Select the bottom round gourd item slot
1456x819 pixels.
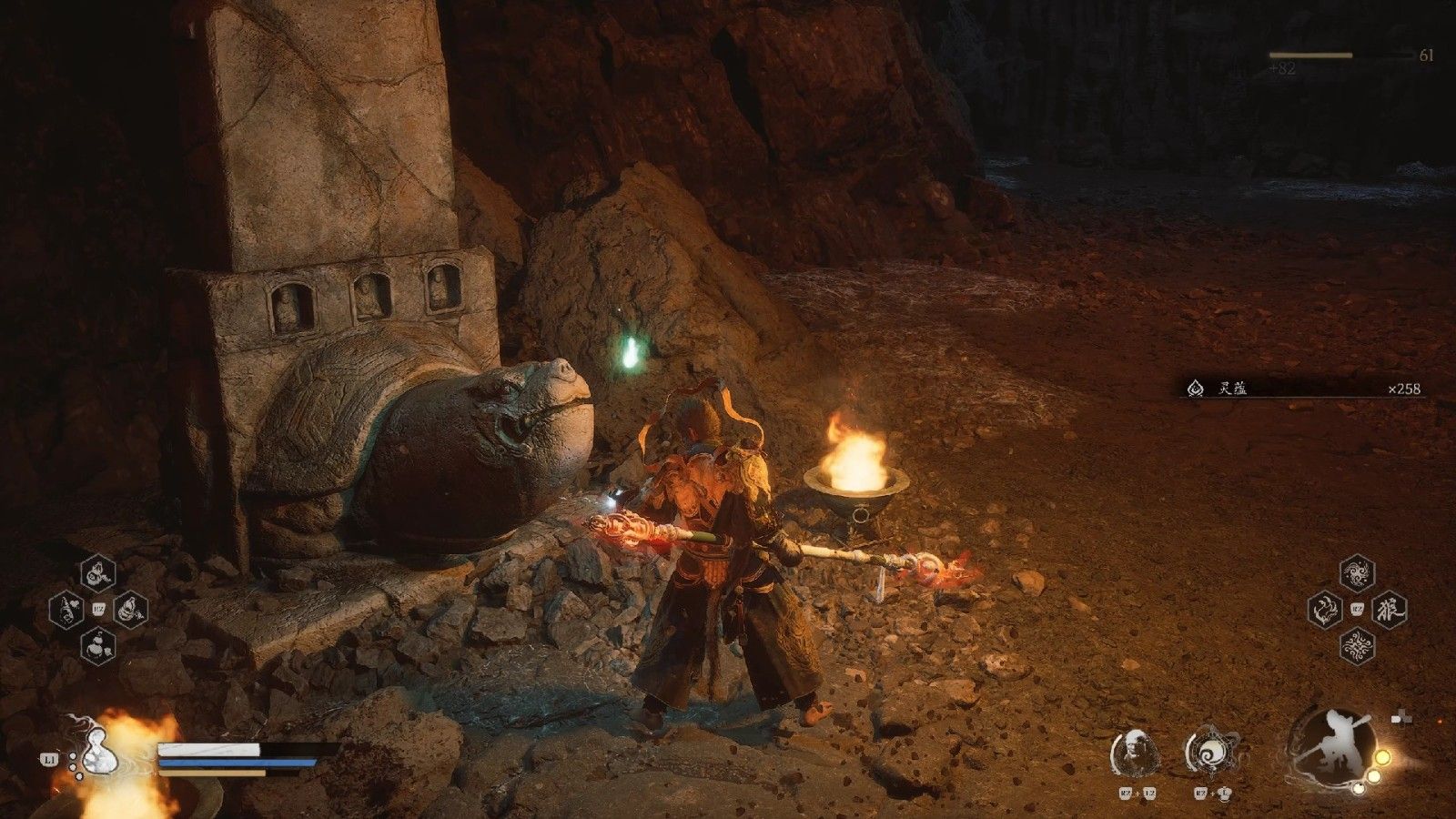pyautogui.click(x=98, y=646)
